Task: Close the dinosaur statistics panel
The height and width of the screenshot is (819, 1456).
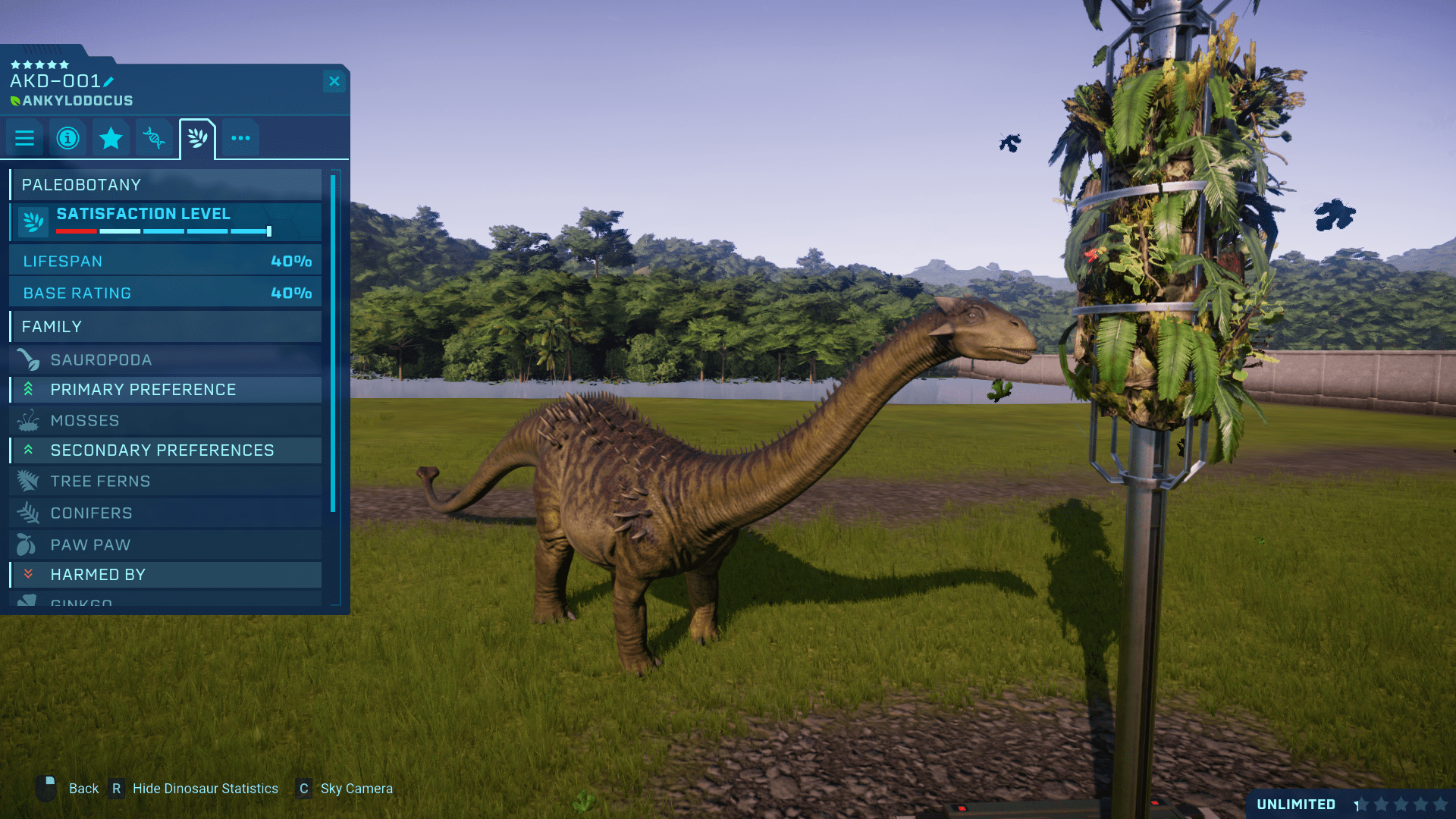Action: pos(334,81)
